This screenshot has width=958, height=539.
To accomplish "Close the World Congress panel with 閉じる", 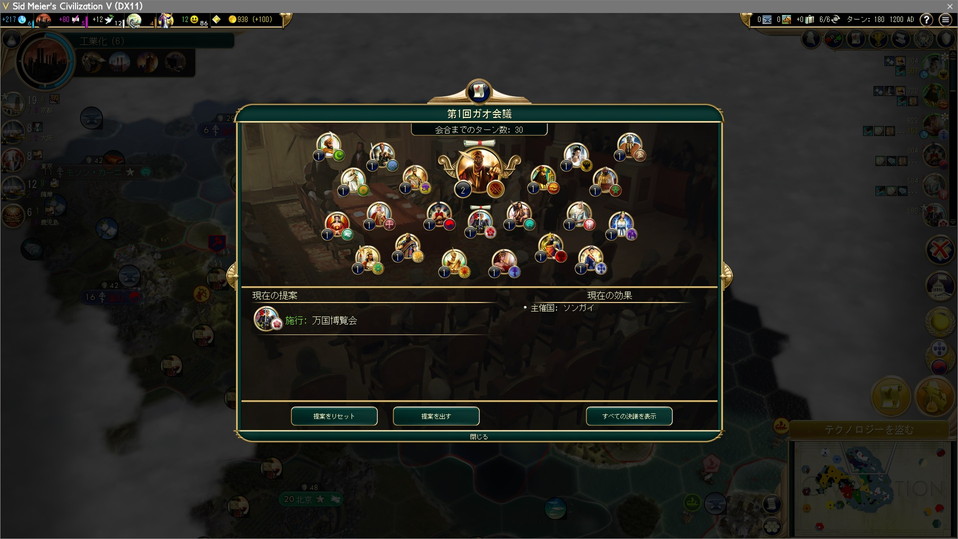I will point(479,437).
